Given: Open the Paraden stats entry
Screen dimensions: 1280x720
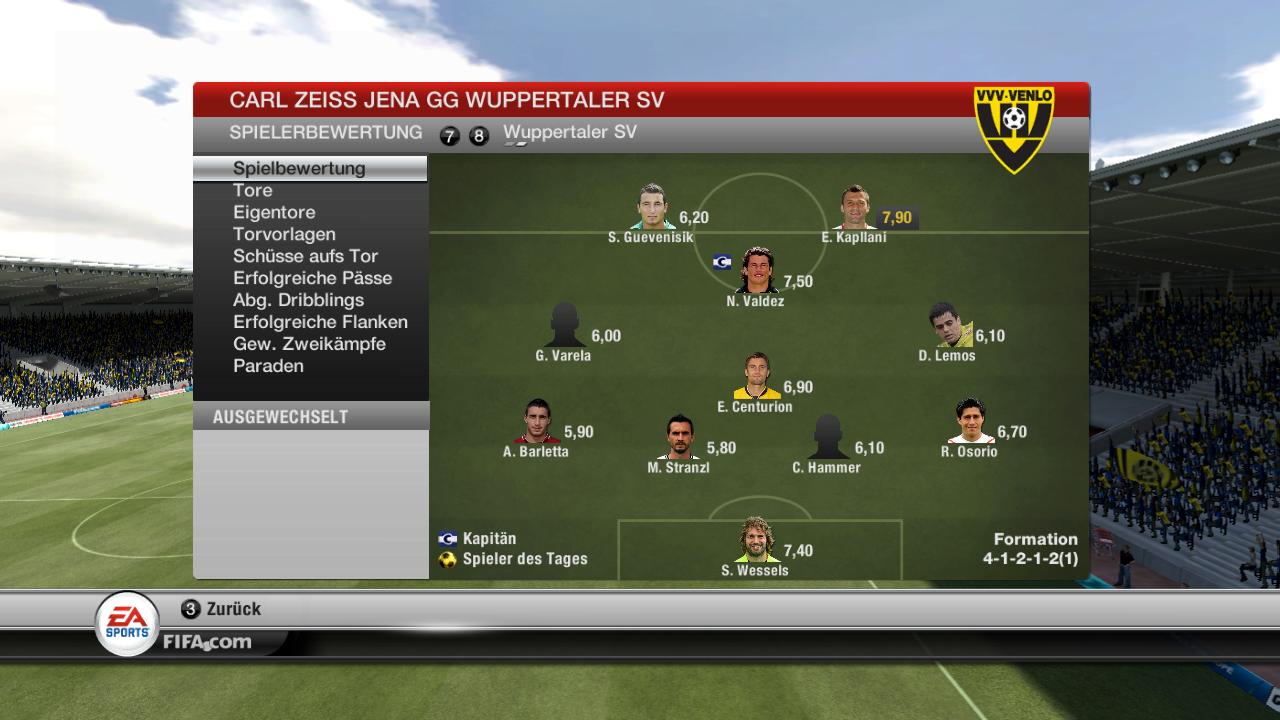Looking at the screenshot, I should (268, 366).
